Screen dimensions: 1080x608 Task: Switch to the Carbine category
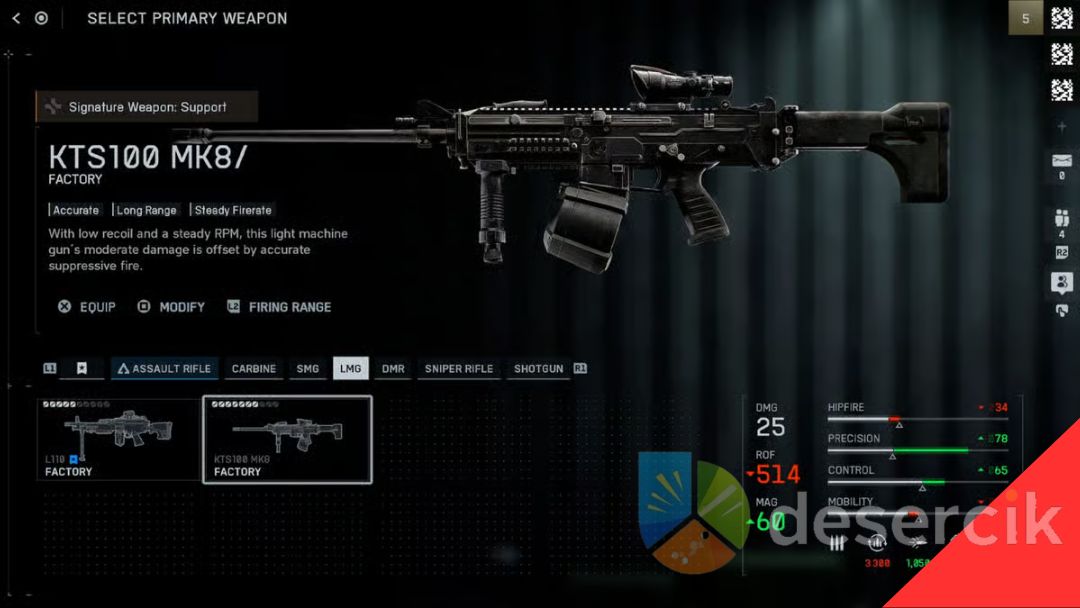254,369
